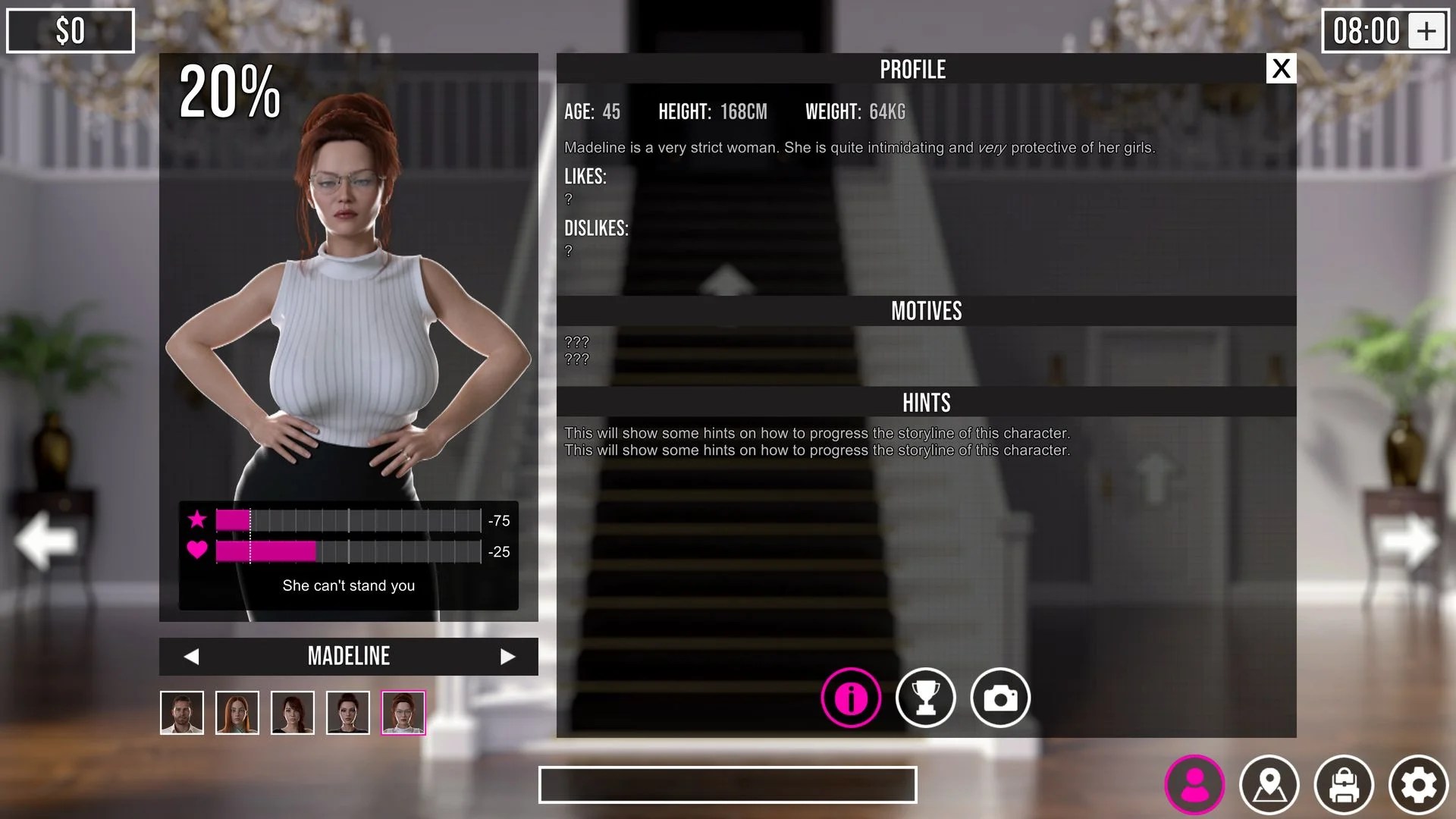
Task: Open the gear settings icon
Action: tap(1418, 785)
